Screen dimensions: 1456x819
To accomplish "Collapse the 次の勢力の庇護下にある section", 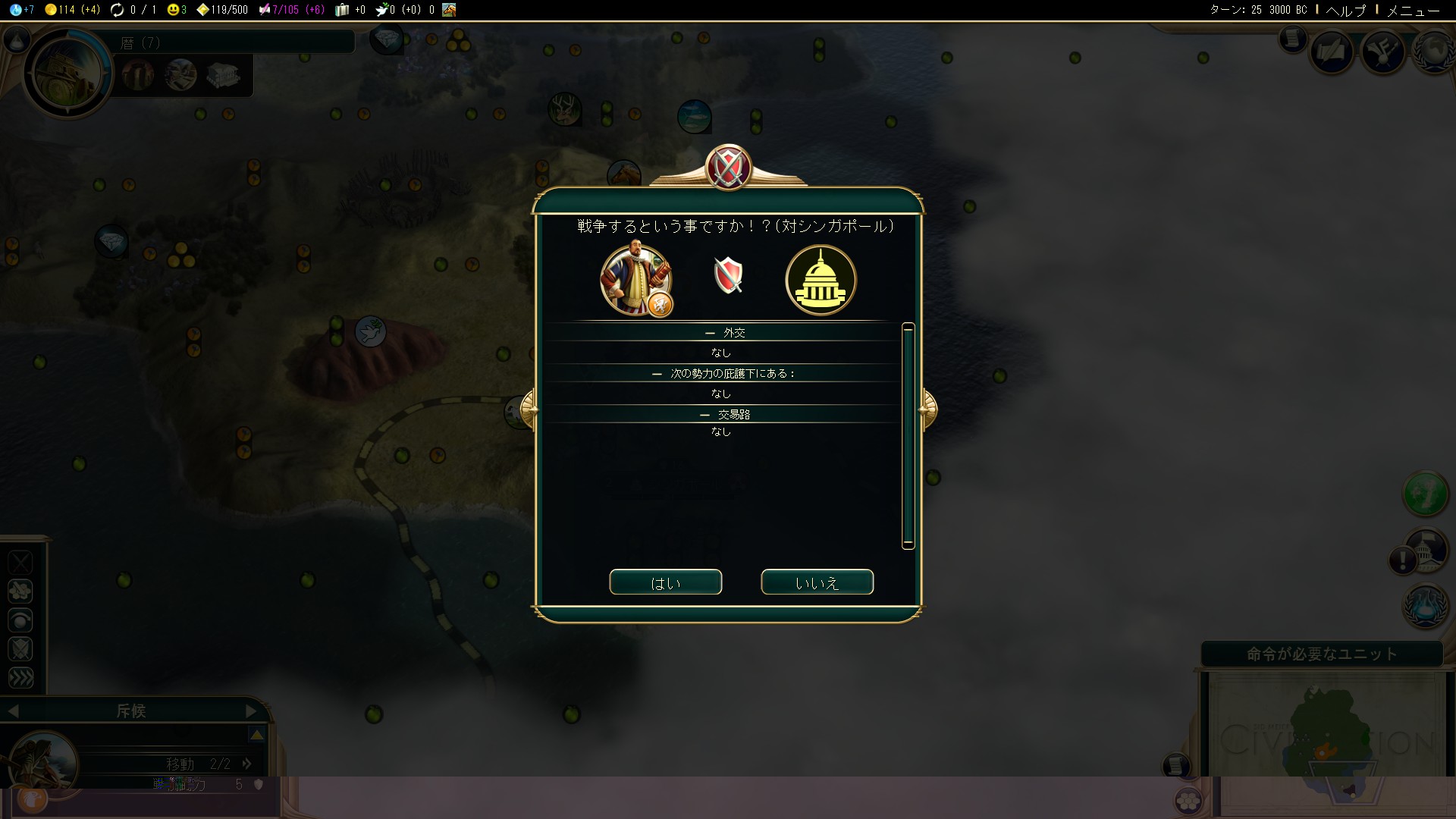I will 724,374.
